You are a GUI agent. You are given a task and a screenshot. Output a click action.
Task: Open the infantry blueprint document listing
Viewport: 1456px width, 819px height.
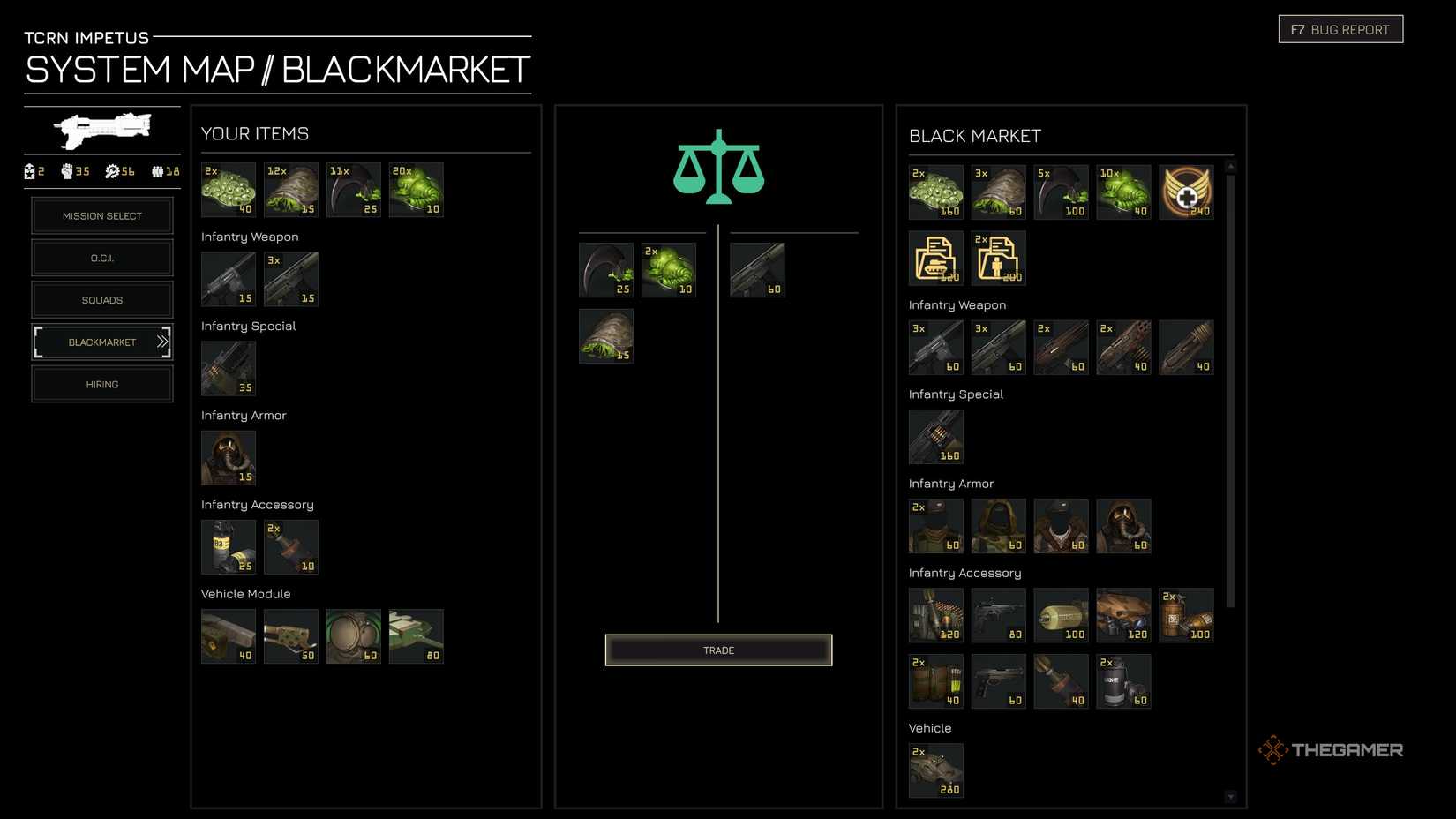pyautogui.click(x=998, y=258)
